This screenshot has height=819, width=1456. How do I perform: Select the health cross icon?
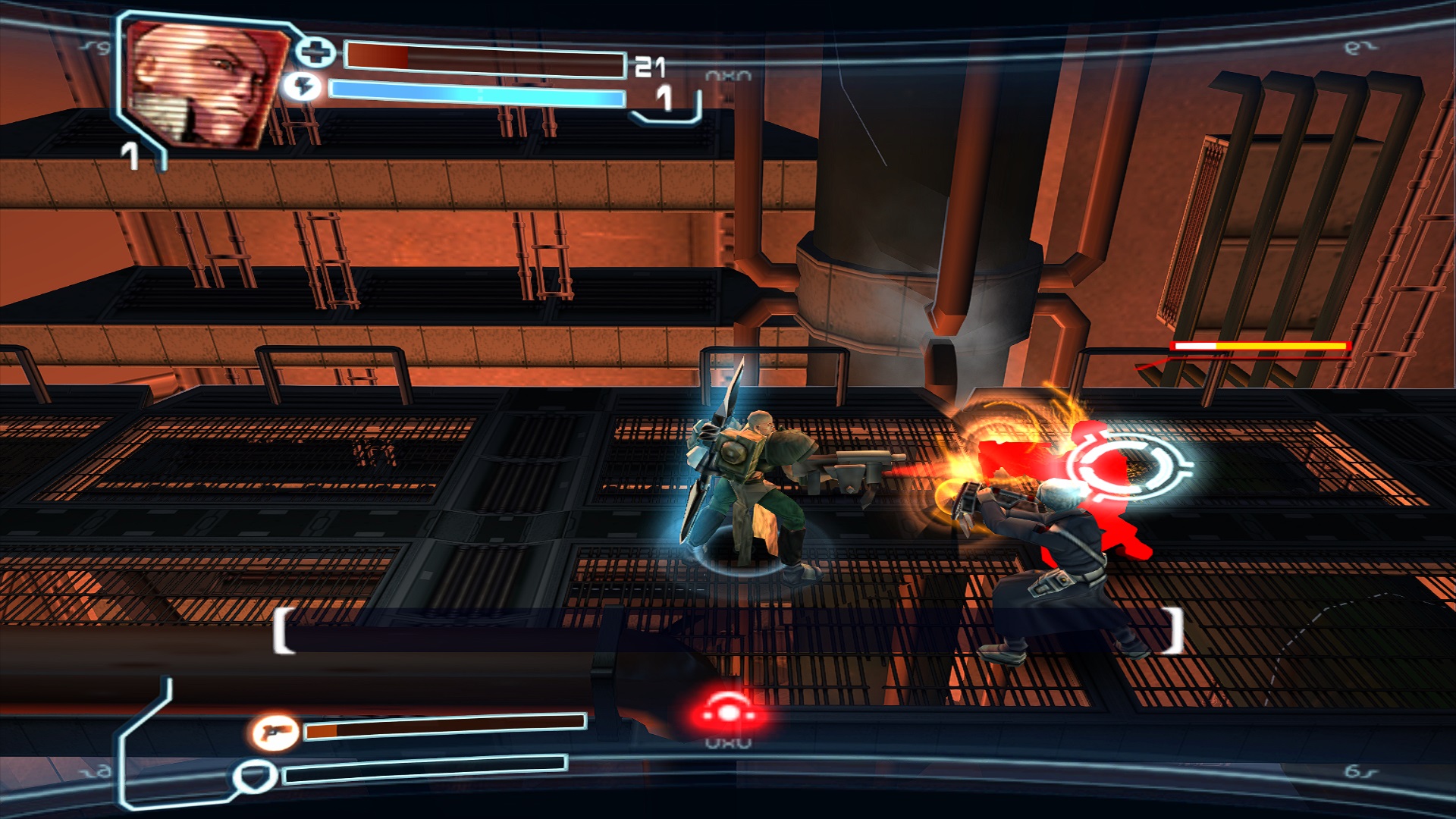[315, 52]
